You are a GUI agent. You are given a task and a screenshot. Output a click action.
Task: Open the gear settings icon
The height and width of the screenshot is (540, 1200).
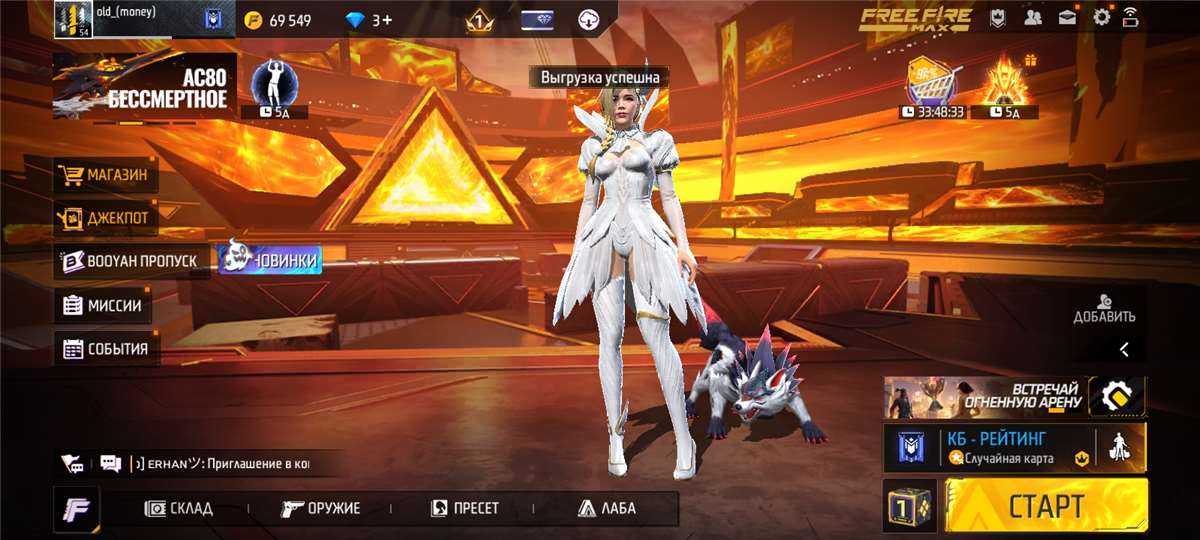pos(1101,17)
